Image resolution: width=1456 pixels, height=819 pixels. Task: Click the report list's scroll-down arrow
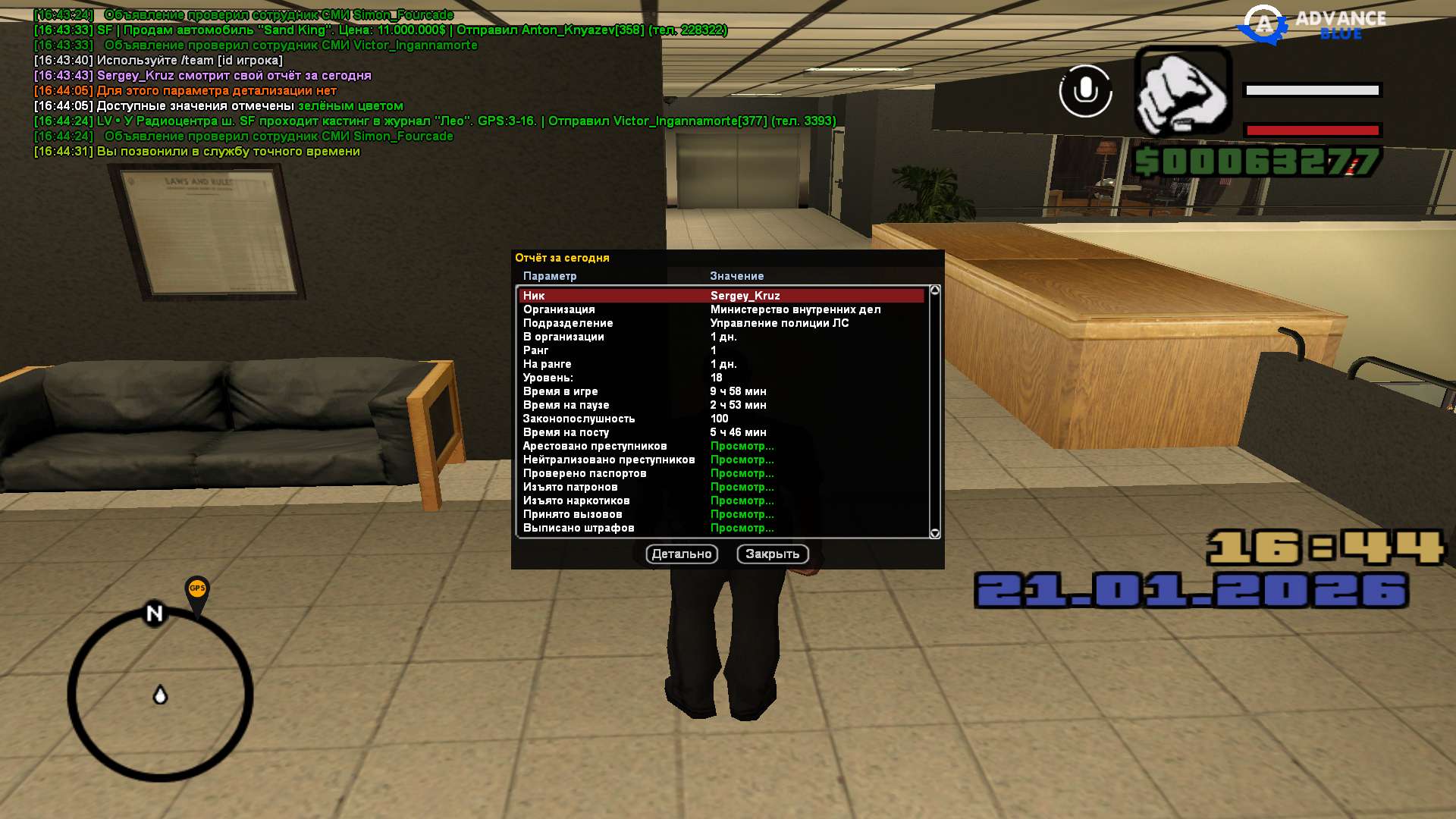pos(934,533)
